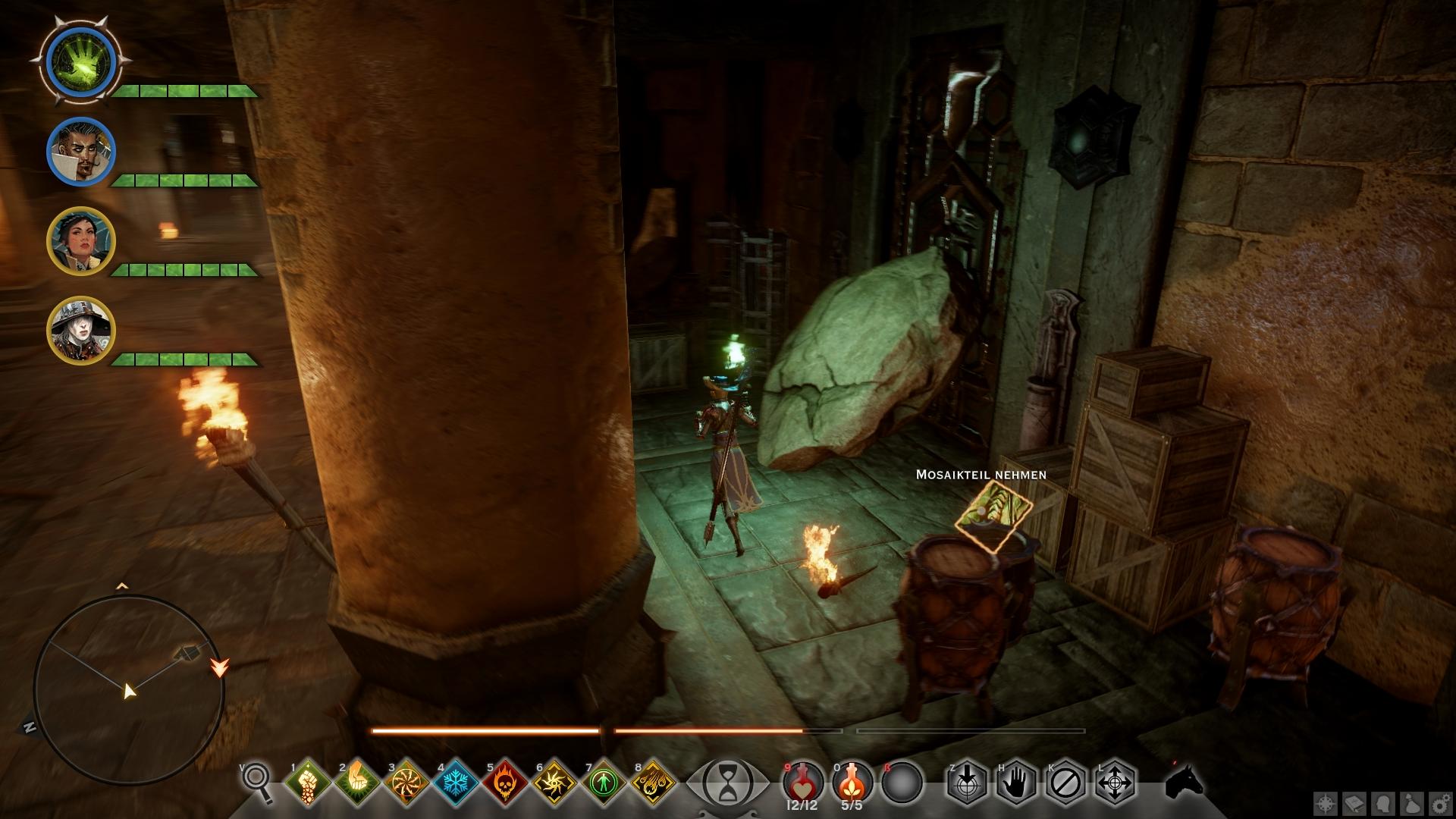Screen dimensions: 1456x819
Task: Select the Inquisitor's green hand portrait
Action: click(x=80, y=61)
